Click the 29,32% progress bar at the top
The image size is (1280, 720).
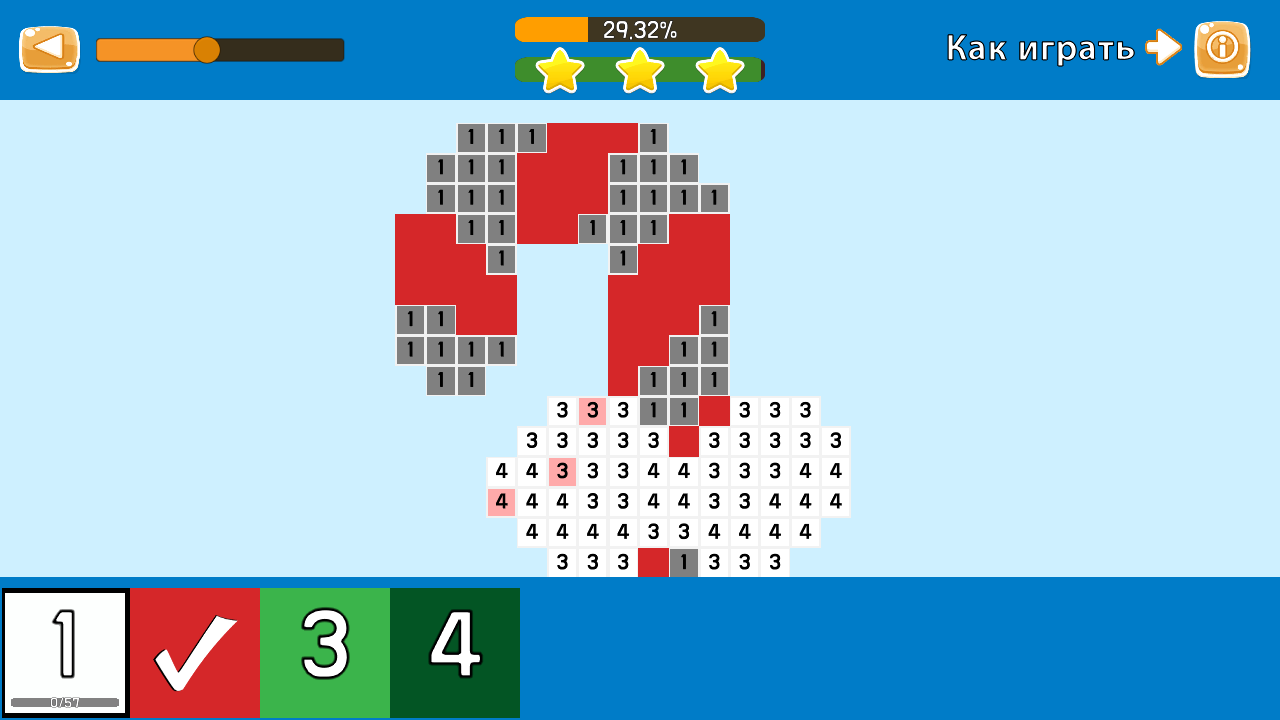point(638,29)
